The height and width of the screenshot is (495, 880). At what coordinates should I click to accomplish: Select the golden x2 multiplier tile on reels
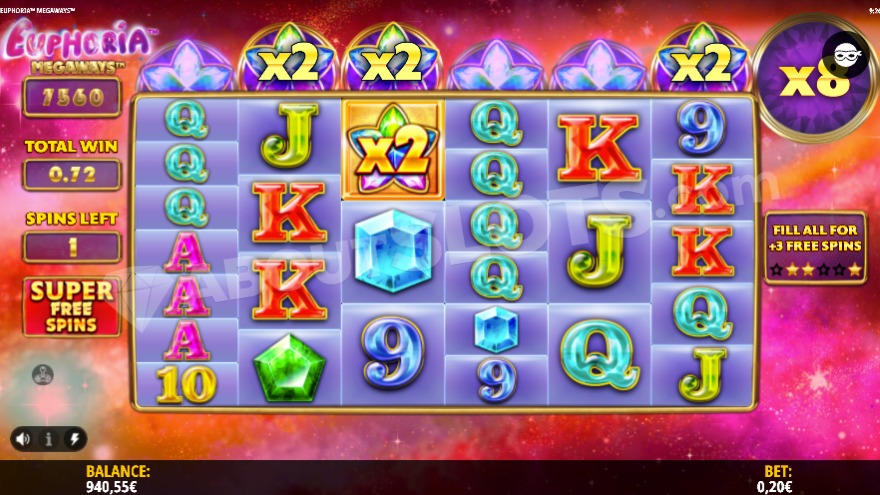pyautogui.click(x=393, y=149)
